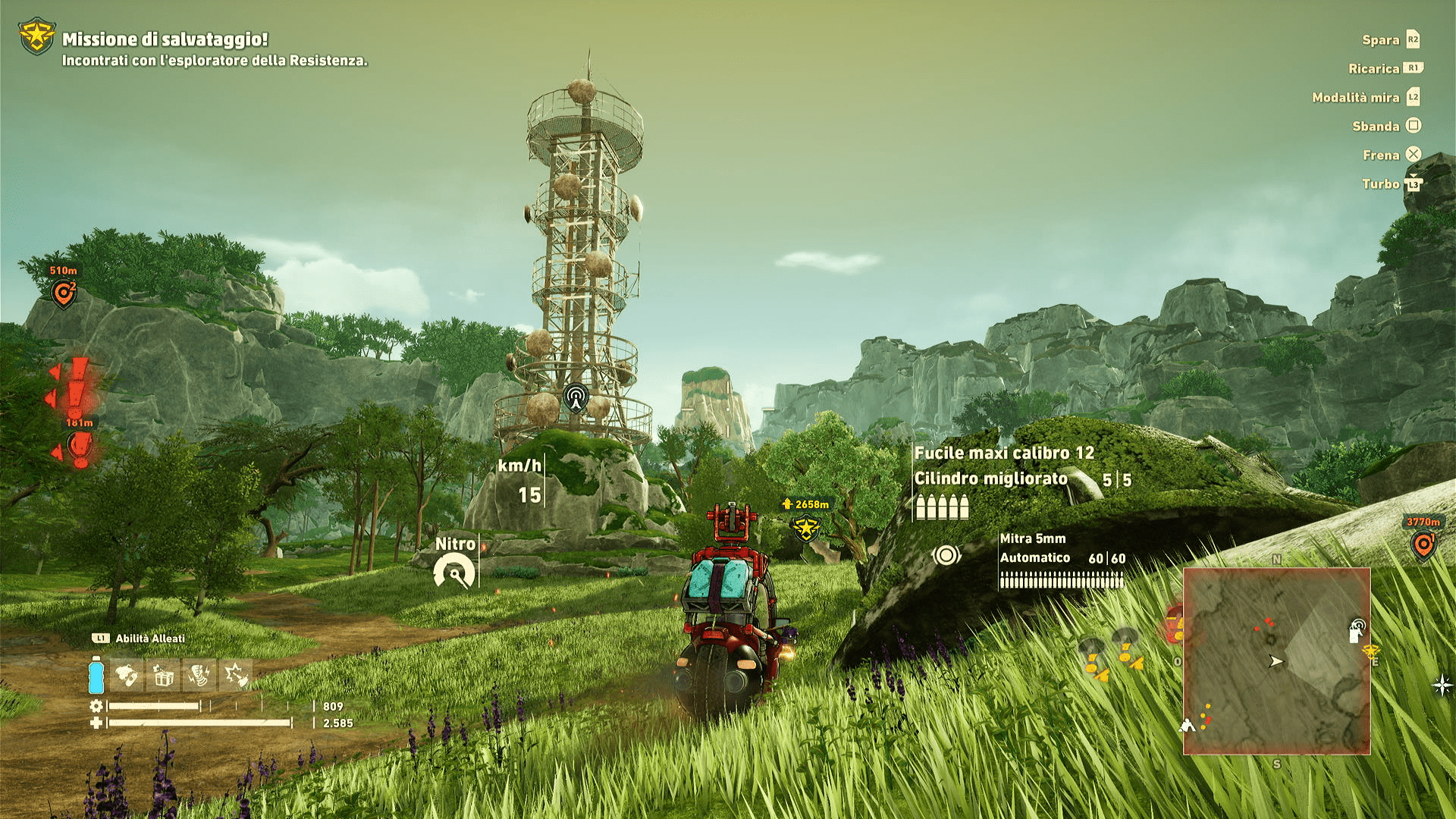
Task: Switch to the Mitra 5mm weapon
Action: pos(1033,538)
